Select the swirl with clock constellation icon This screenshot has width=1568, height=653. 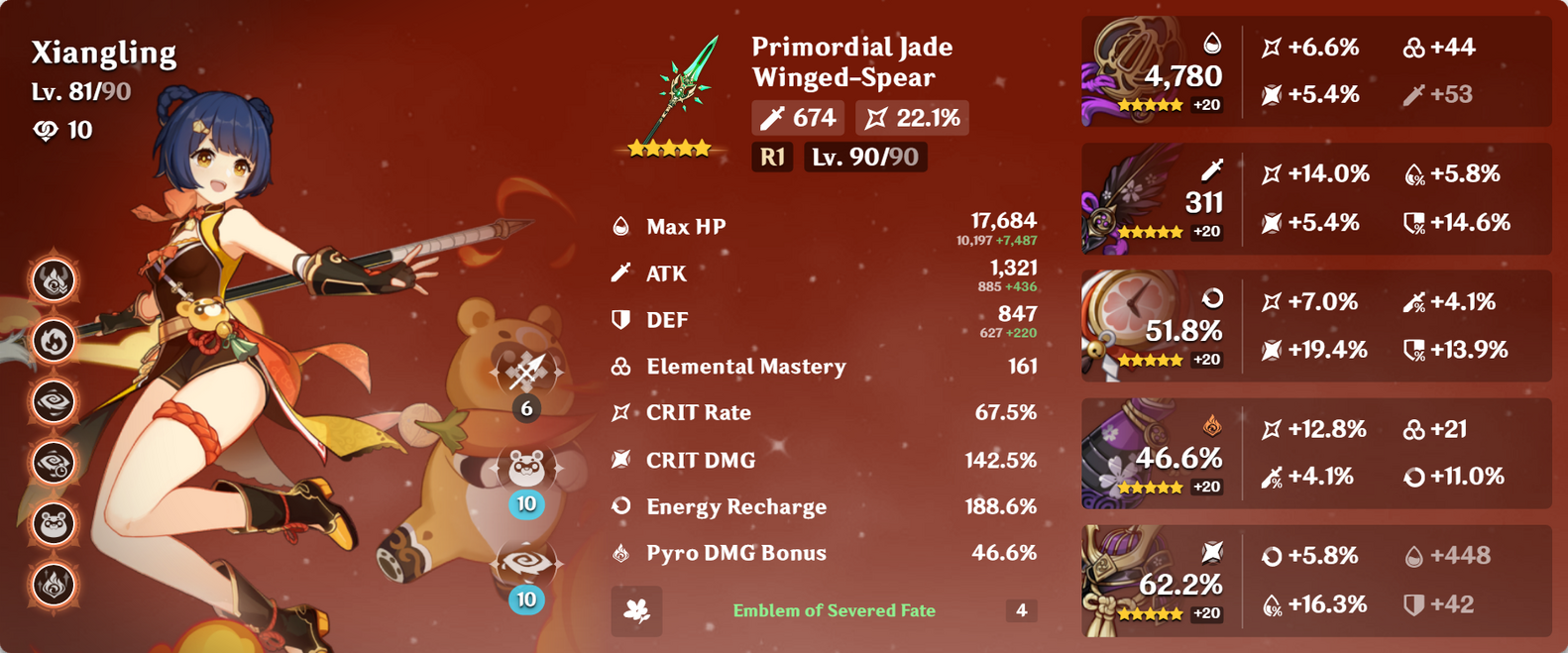click(54, 462)
